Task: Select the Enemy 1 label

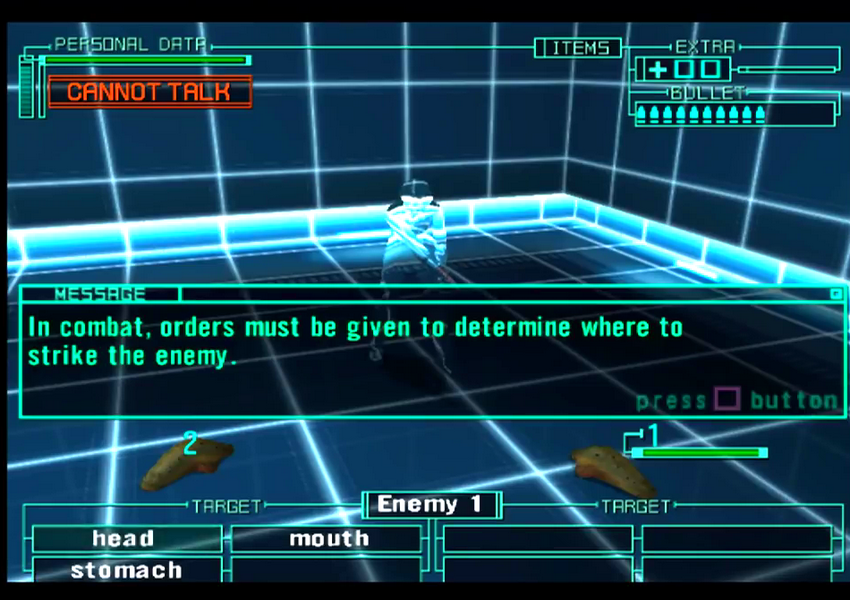Action: coord(431,505)
